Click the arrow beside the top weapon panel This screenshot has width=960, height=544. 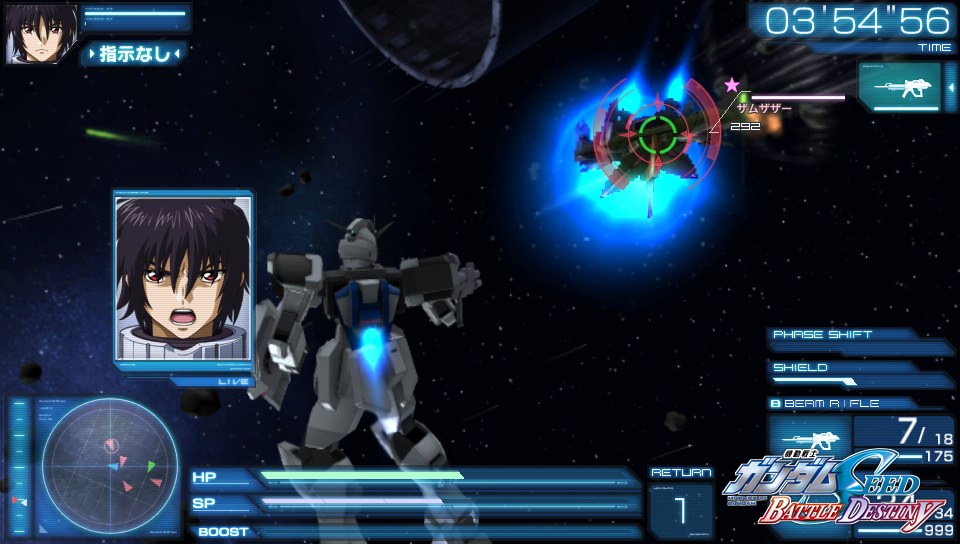[x=950, y=88]
